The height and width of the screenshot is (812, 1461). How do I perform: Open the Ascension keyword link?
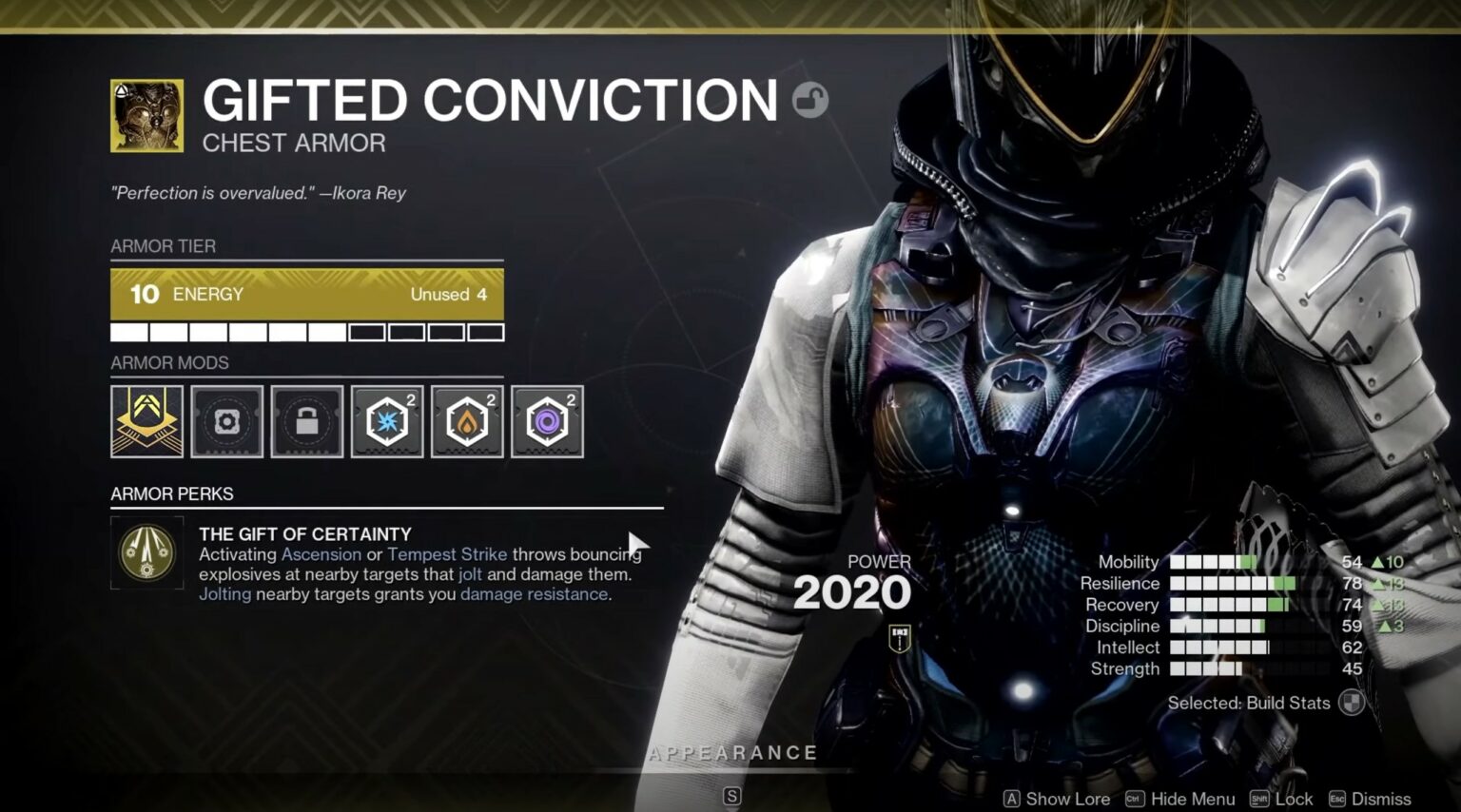click(x=321, y=553)
